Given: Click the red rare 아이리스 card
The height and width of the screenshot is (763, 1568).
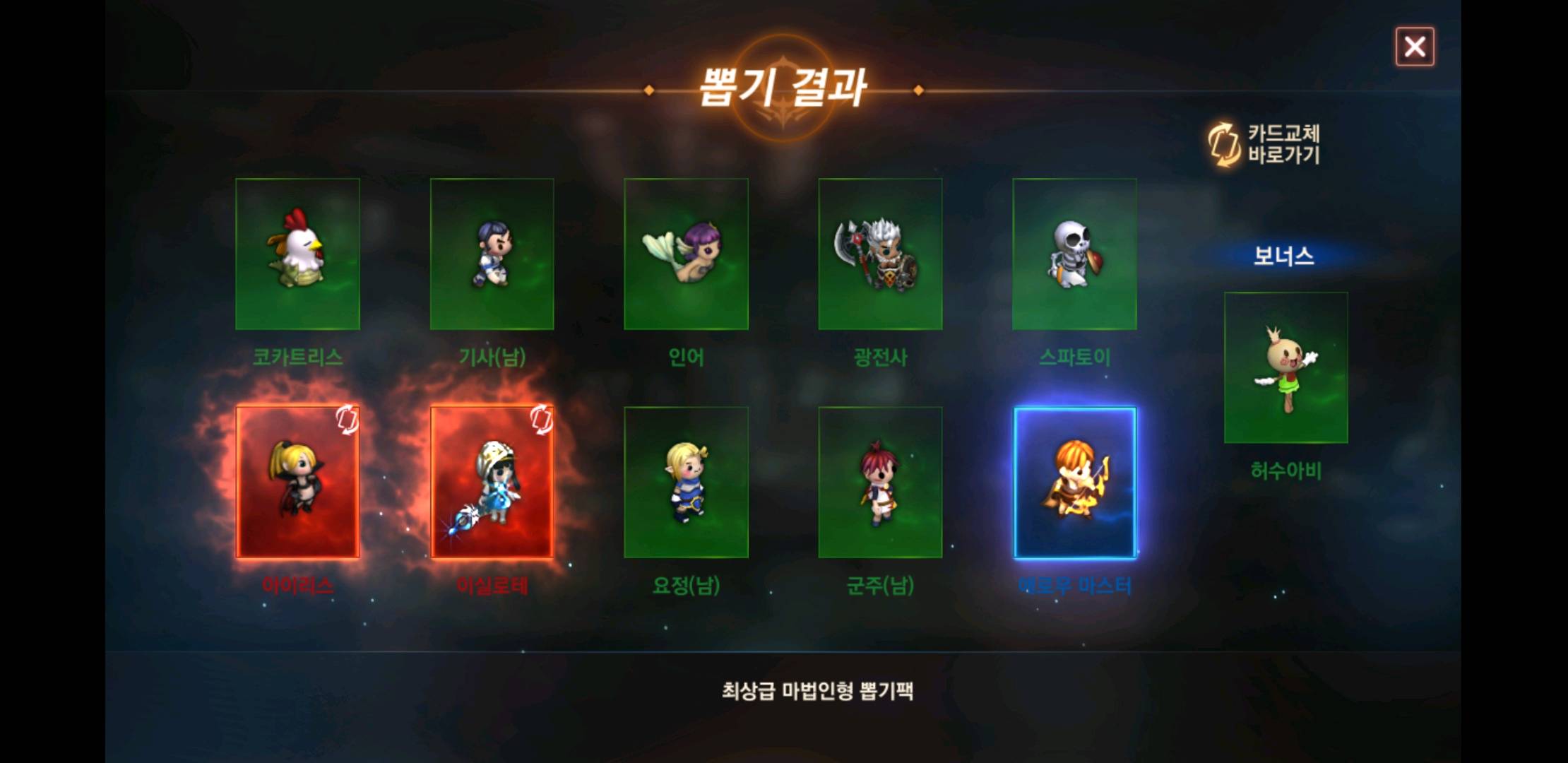Looking at the screenshot, I should coord(297,482).
